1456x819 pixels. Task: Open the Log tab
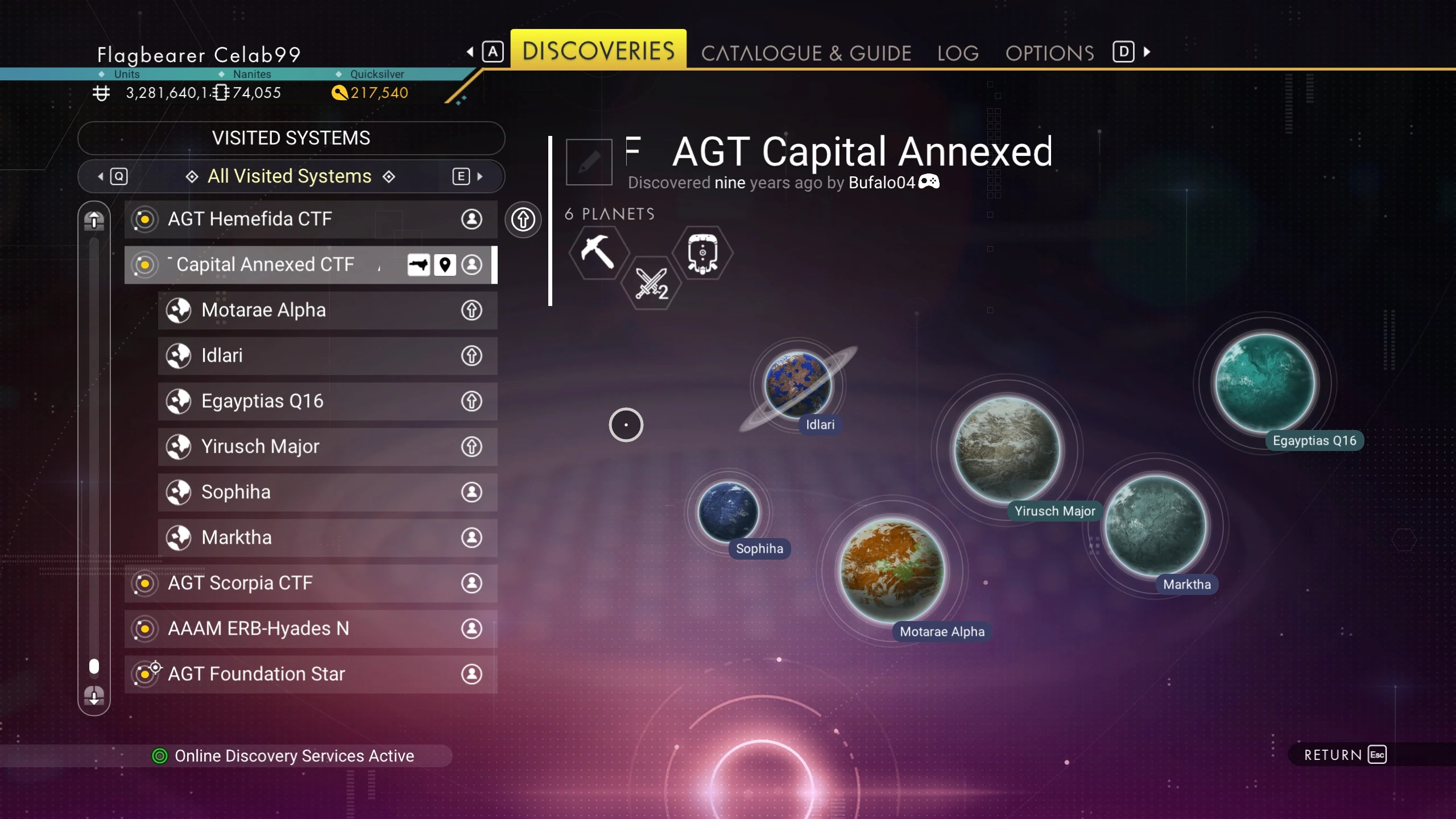pos(958,53)
